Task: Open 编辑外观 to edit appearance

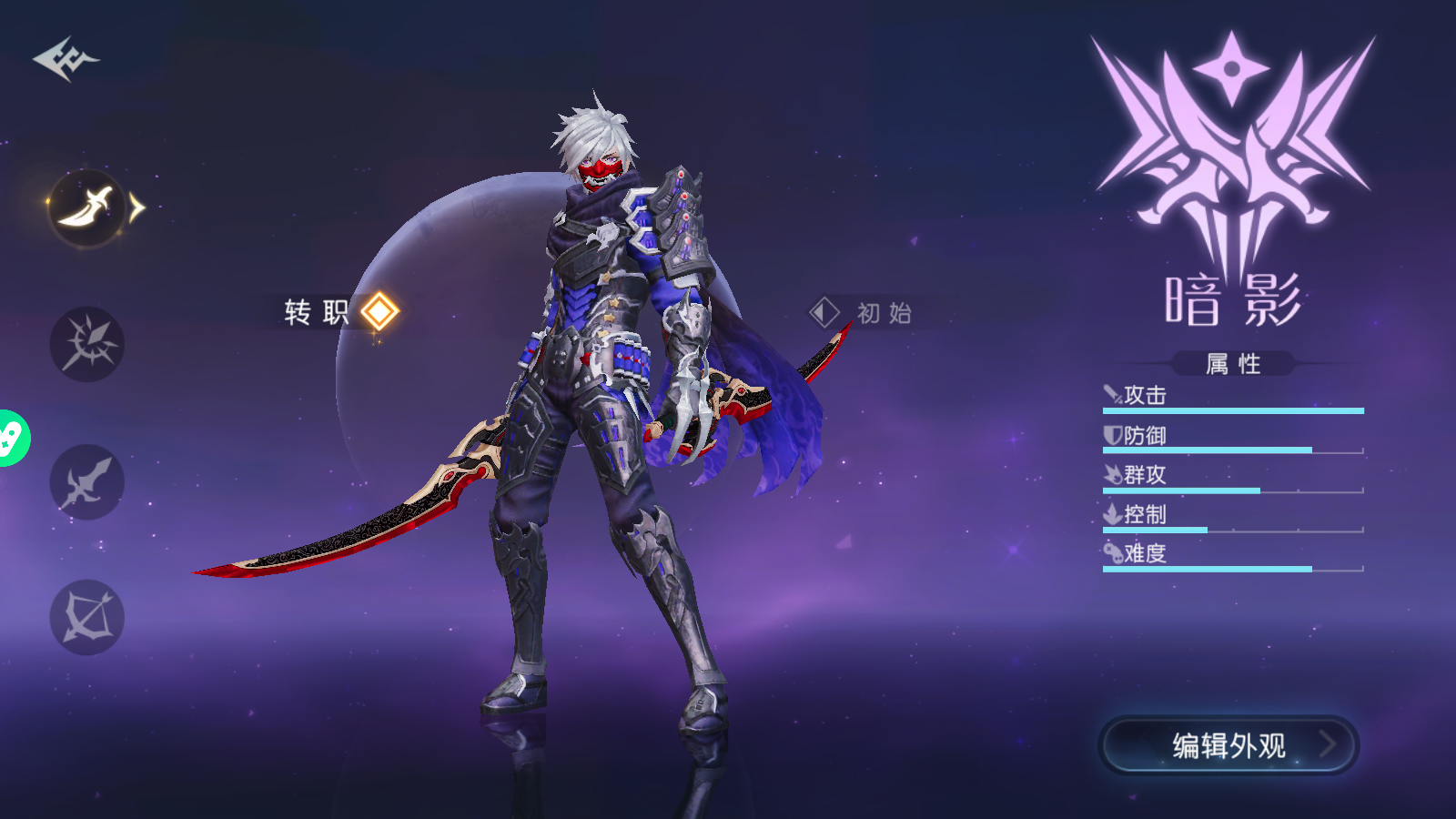Action: (1228, 745)
